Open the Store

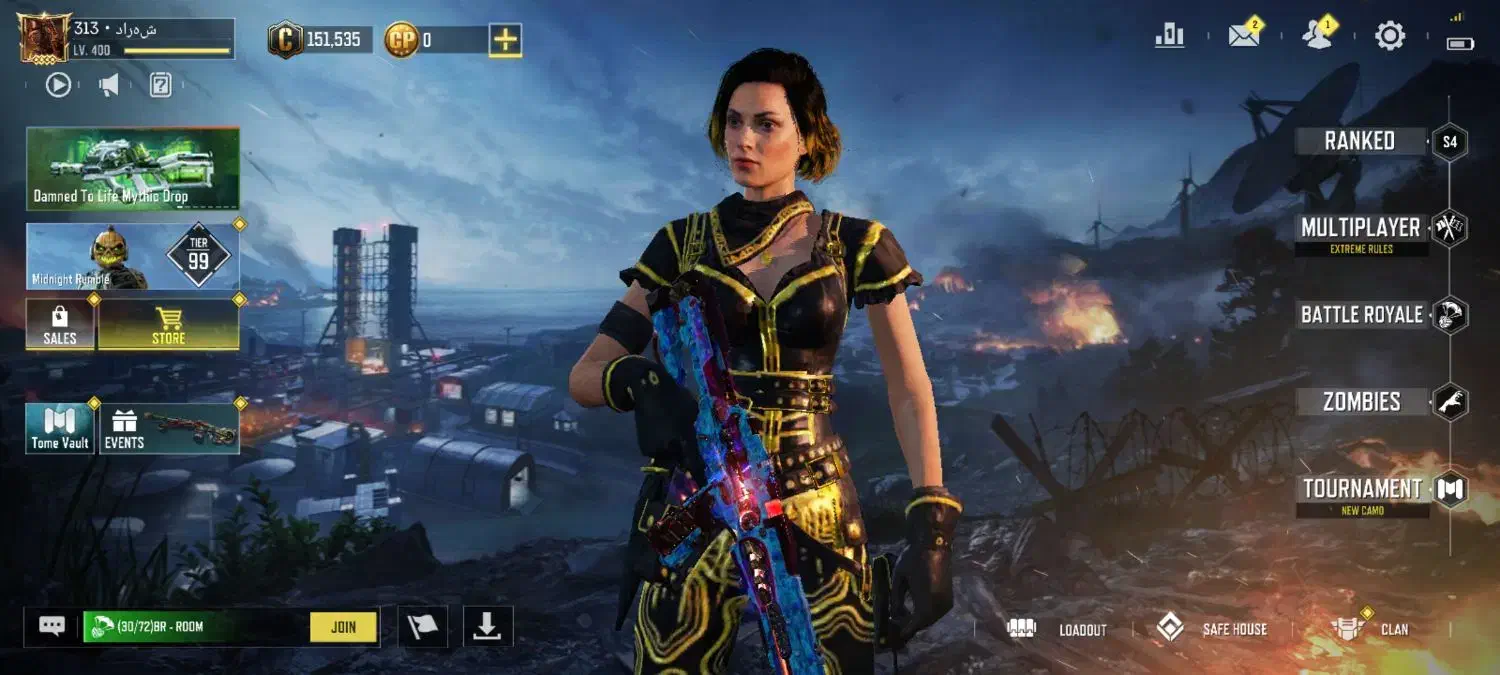pyautogui.click(x=168, y=325)
